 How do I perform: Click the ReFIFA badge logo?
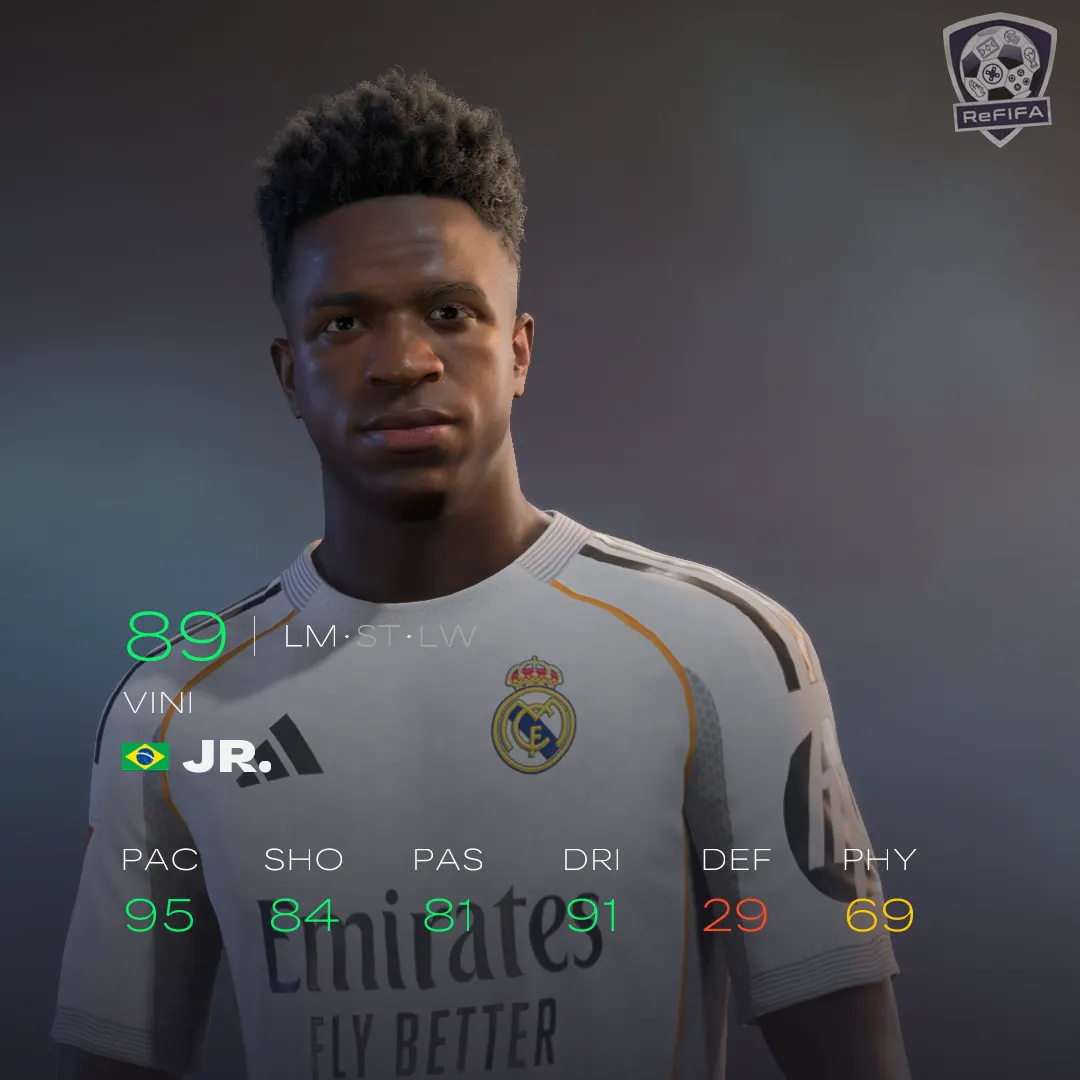999,78
